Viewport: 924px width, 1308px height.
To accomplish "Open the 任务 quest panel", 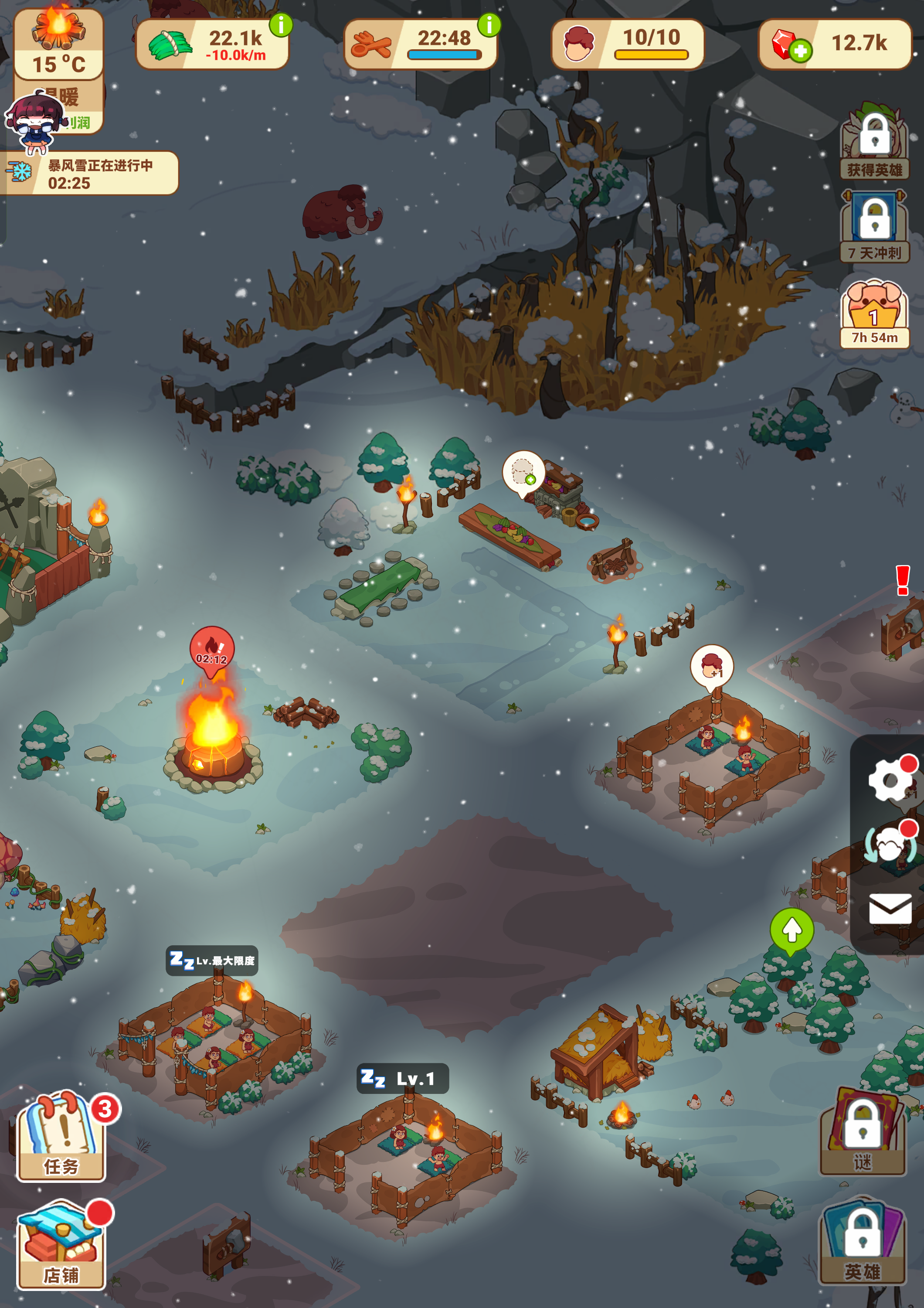I will [61, 1137].
